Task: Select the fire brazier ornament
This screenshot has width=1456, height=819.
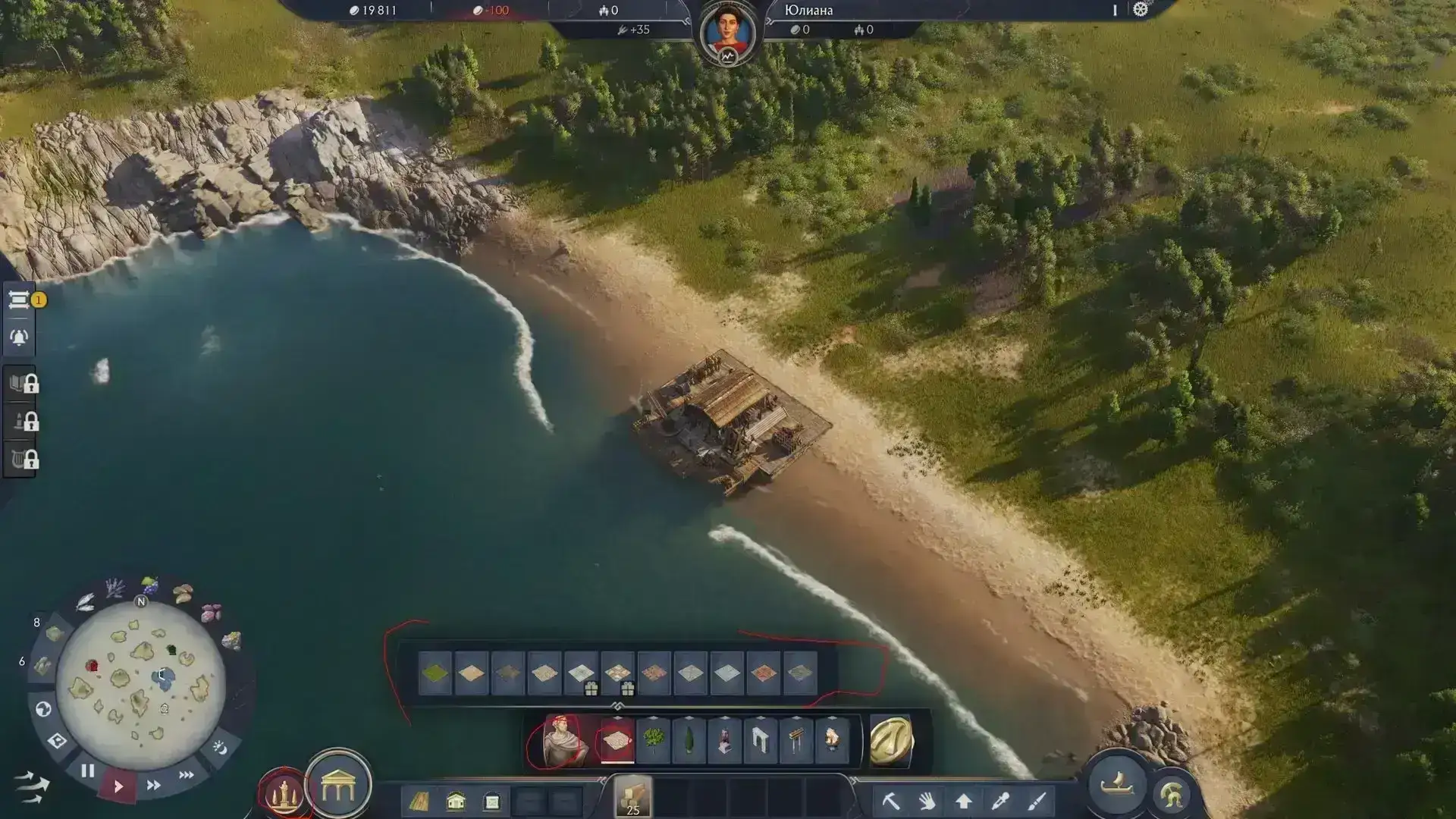Action: pos(832,740)
